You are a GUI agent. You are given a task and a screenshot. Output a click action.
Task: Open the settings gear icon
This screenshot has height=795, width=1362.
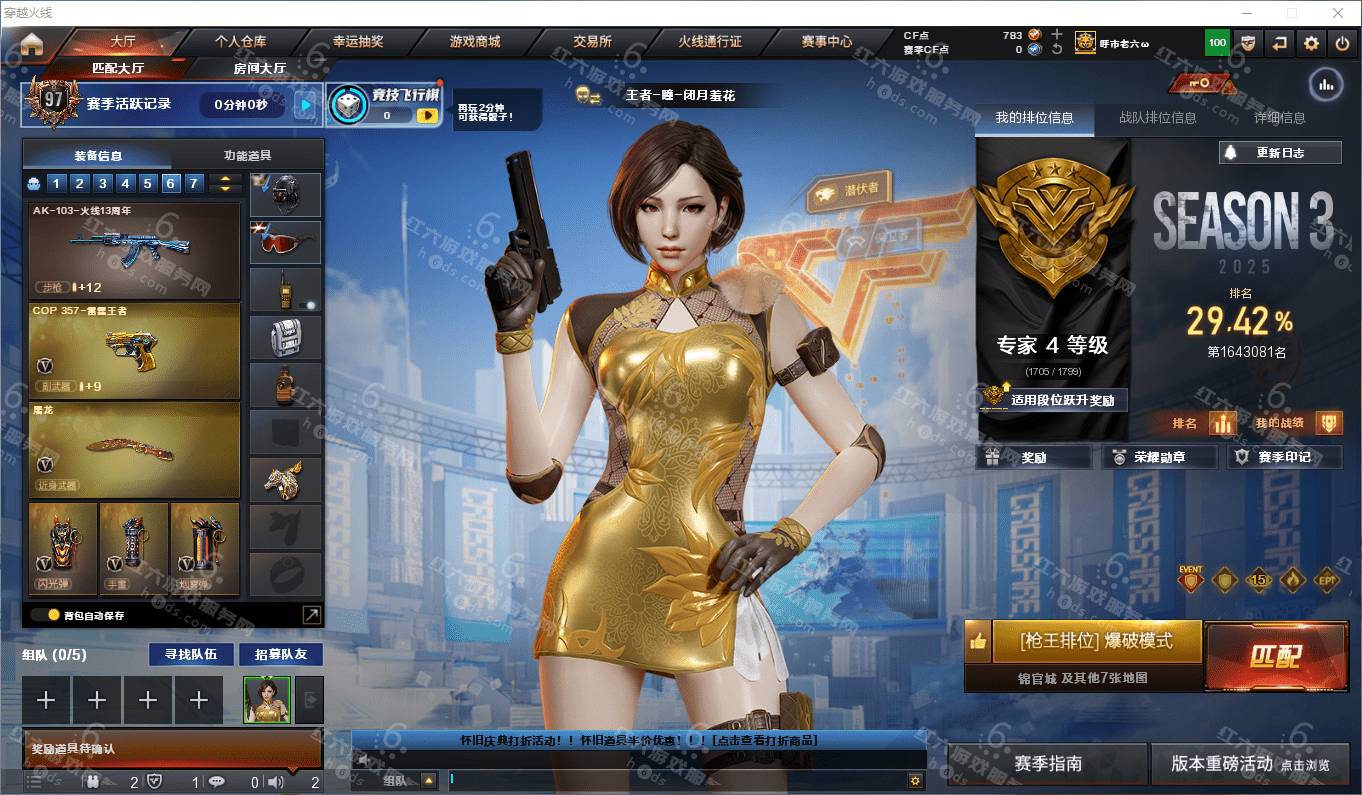tap(1311, 43)
